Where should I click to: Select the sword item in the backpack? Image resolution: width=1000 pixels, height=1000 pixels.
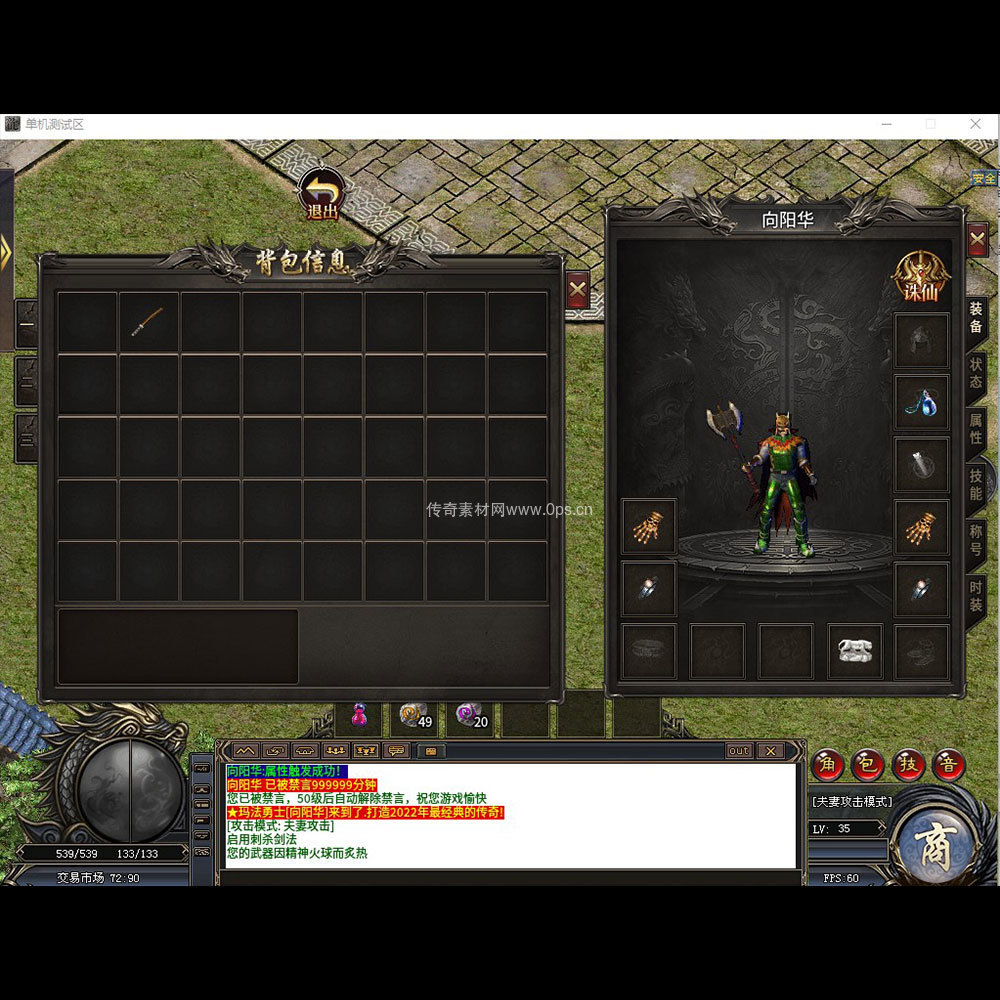148,321
